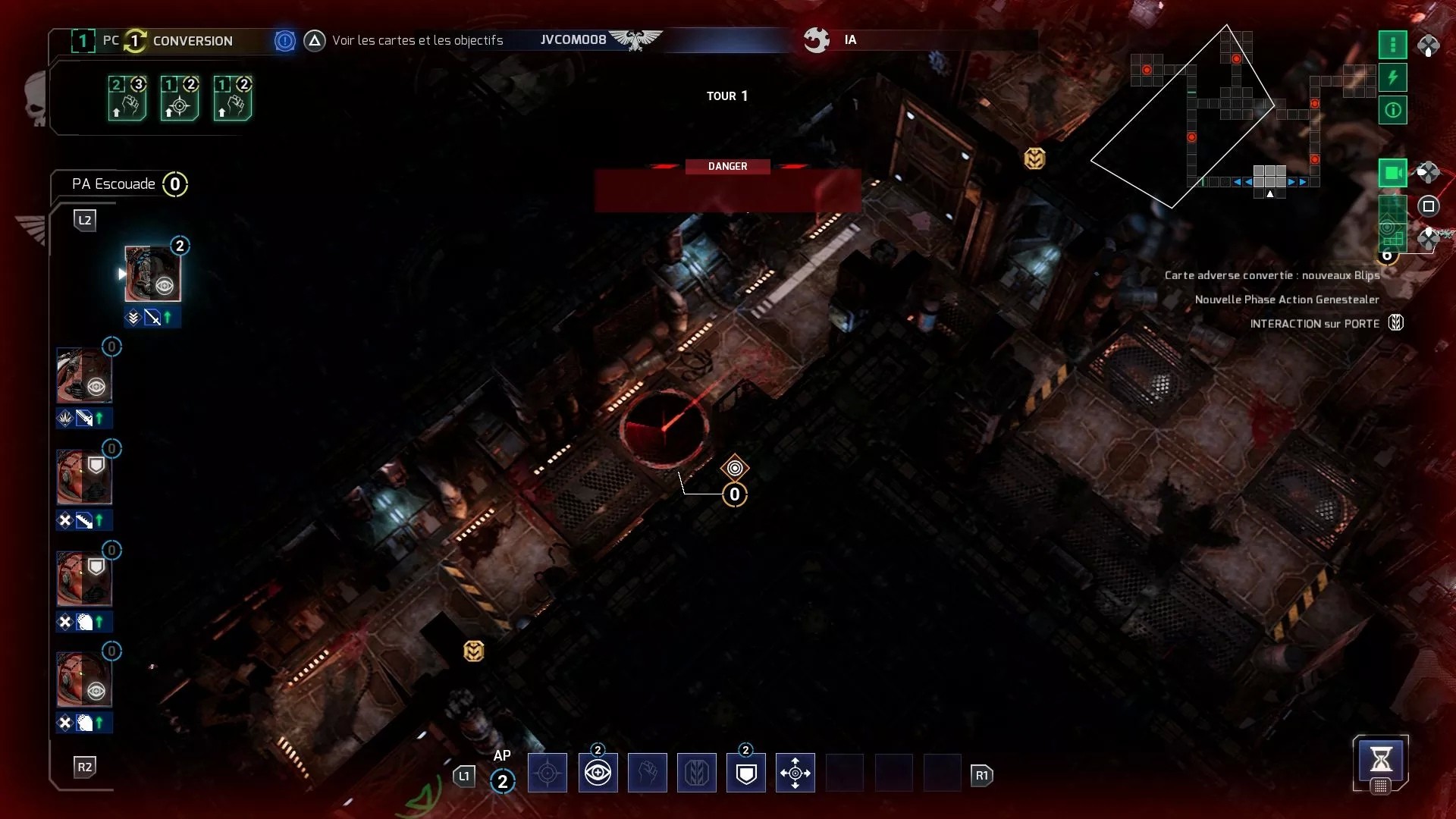Select the Overwatch eye action icon
This screenshot has height=819, width=1456.
(598, 773)
